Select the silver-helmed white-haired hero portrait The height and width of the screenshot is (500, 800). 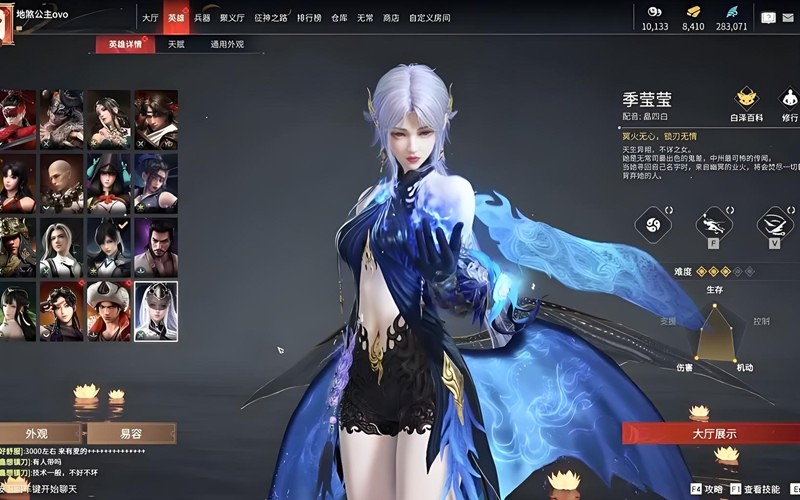[156, 311]
